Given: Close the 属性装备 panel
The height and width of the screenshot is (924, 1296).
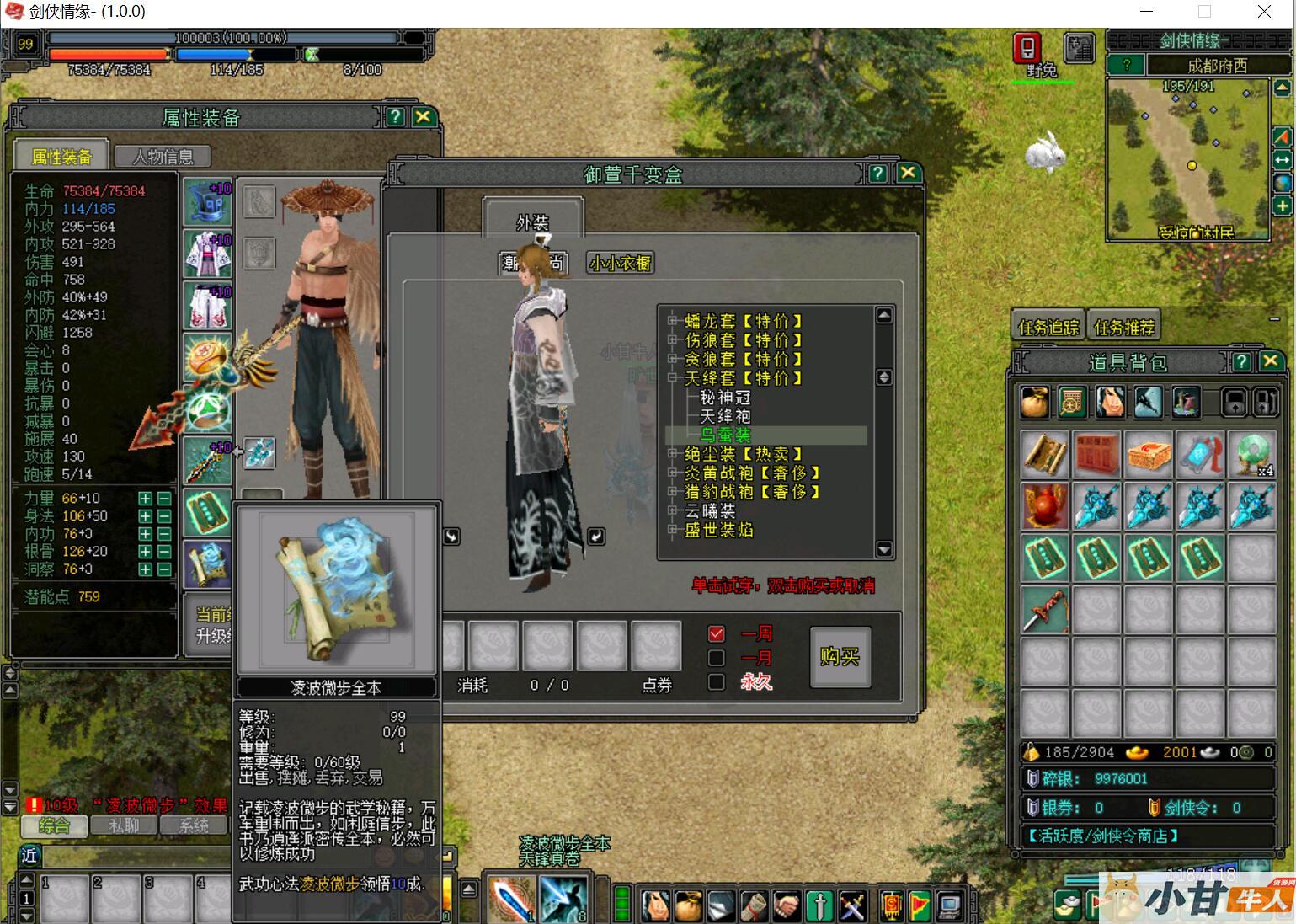Looking at the screenshot, I should 423,117.
